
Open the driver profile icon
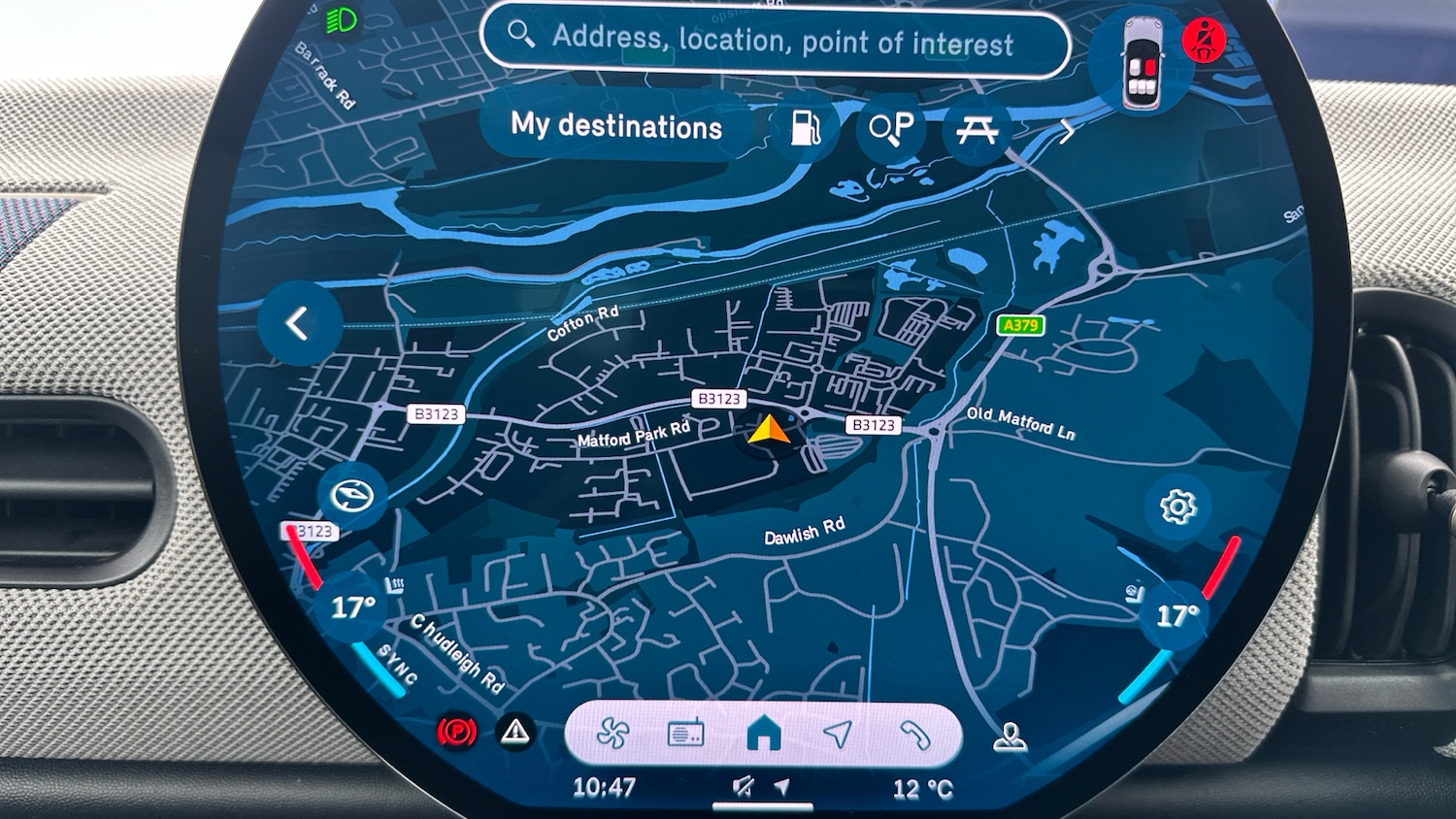(1009, 738)
